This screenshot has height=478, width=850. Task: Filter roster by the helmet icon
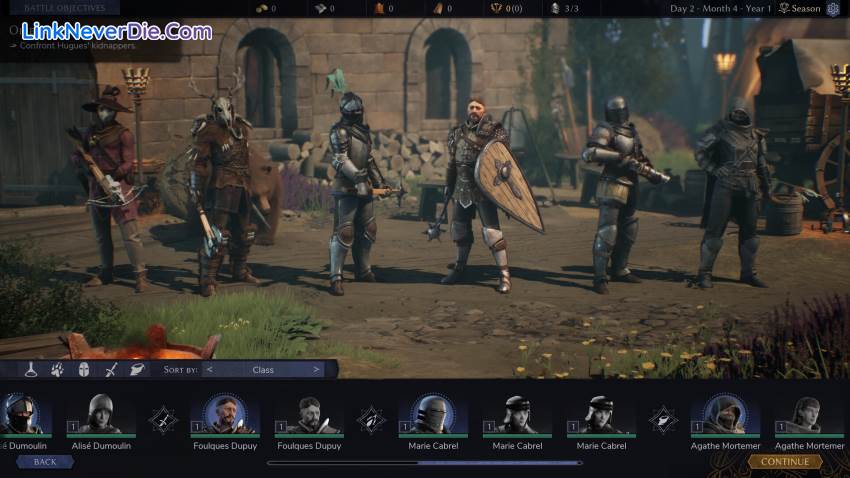(84, 369)
